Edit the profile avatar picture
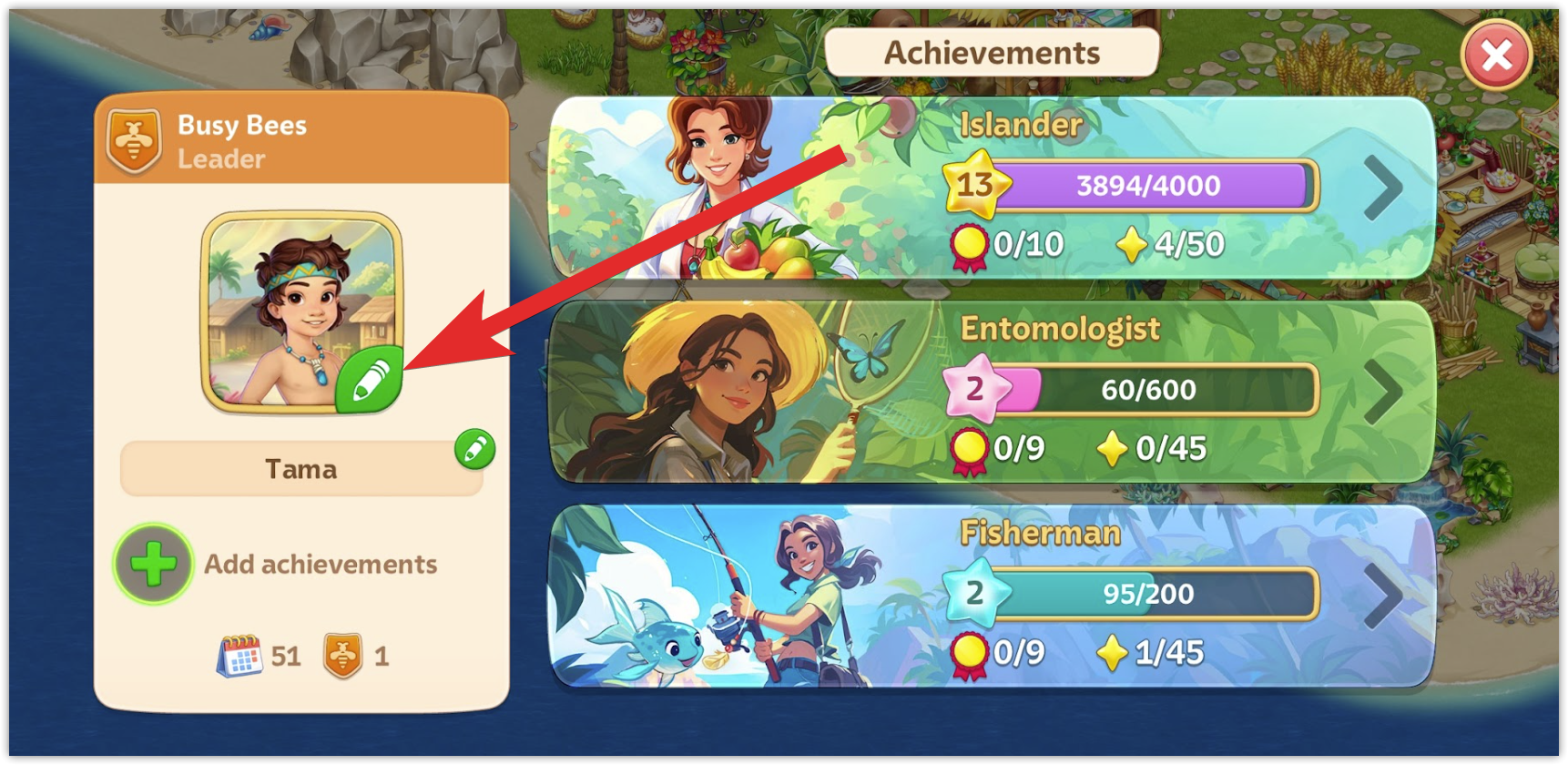1568x765 pixels. coord(369,380)
